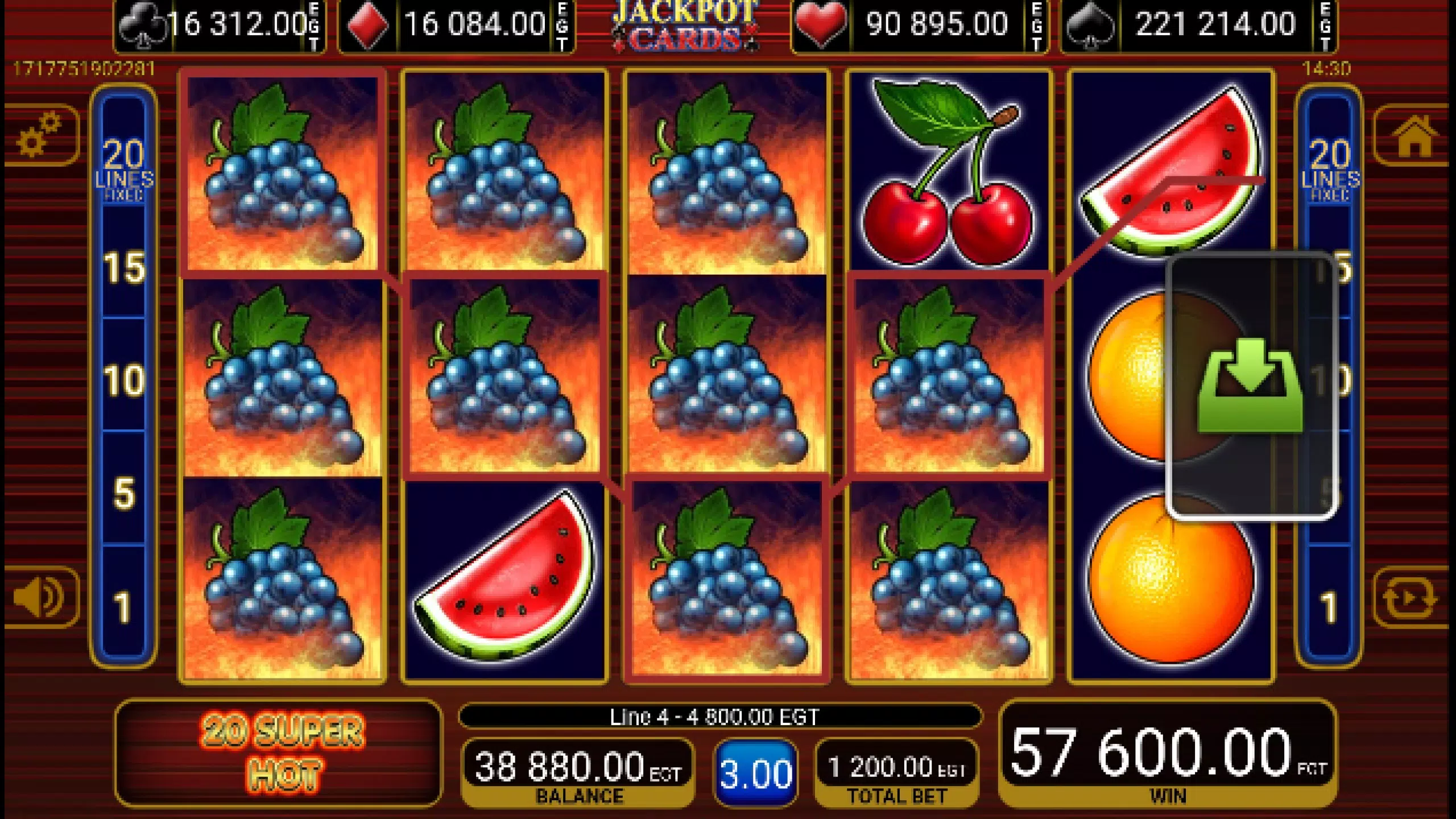
Task: Tap the Total Bet 1 200.00 panel
Action: pos(896,772)
